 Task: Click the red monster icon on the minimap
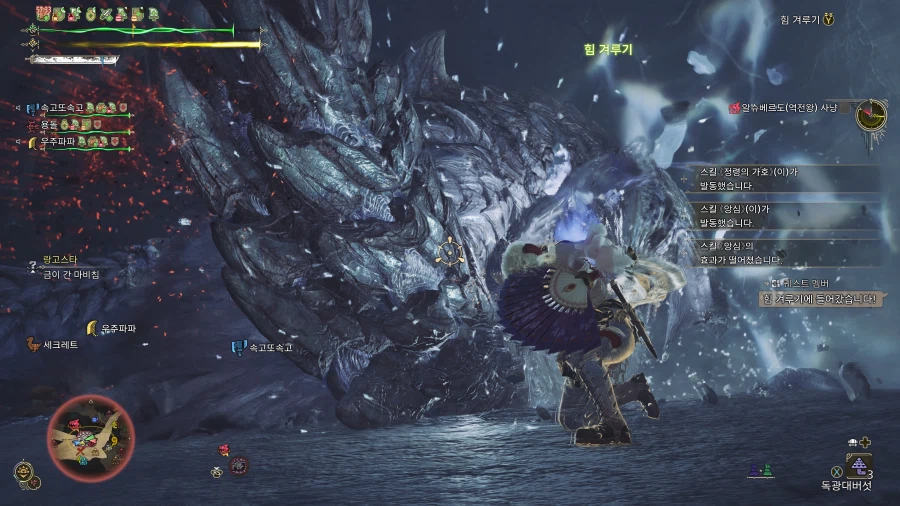76,424
